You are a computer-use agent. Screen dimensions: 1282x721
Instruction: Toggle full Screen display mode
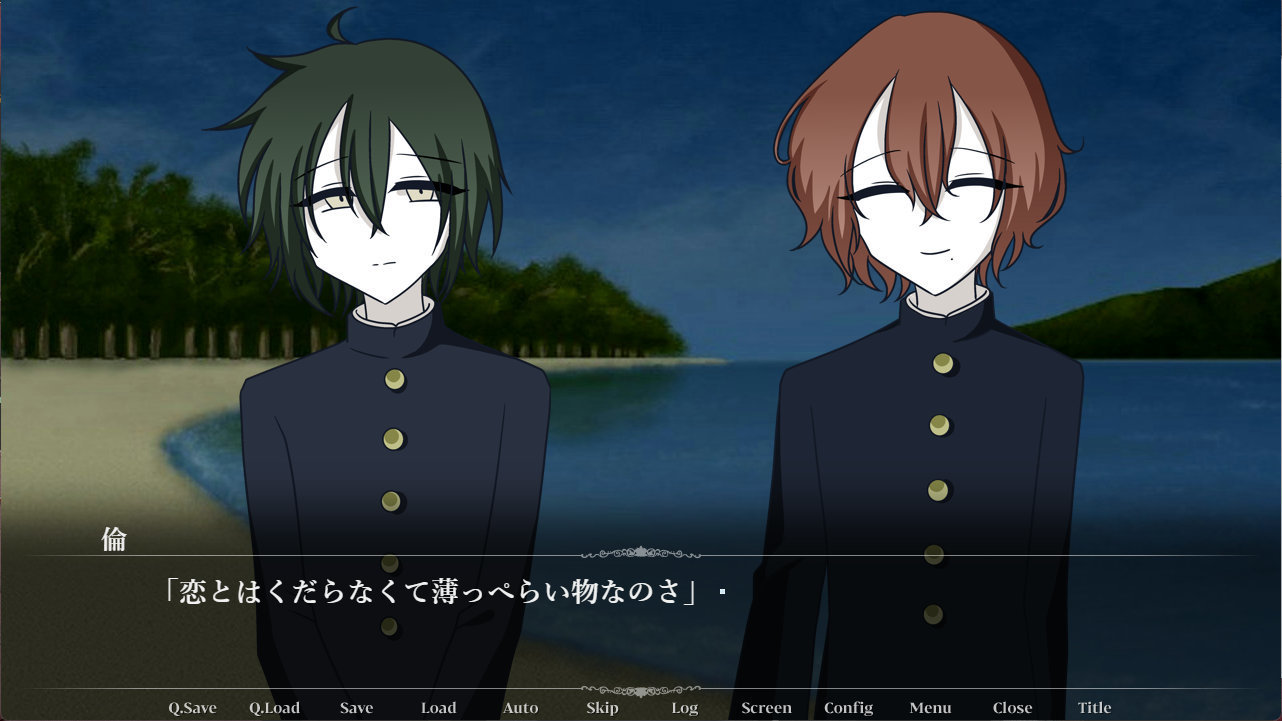(766, 707)
